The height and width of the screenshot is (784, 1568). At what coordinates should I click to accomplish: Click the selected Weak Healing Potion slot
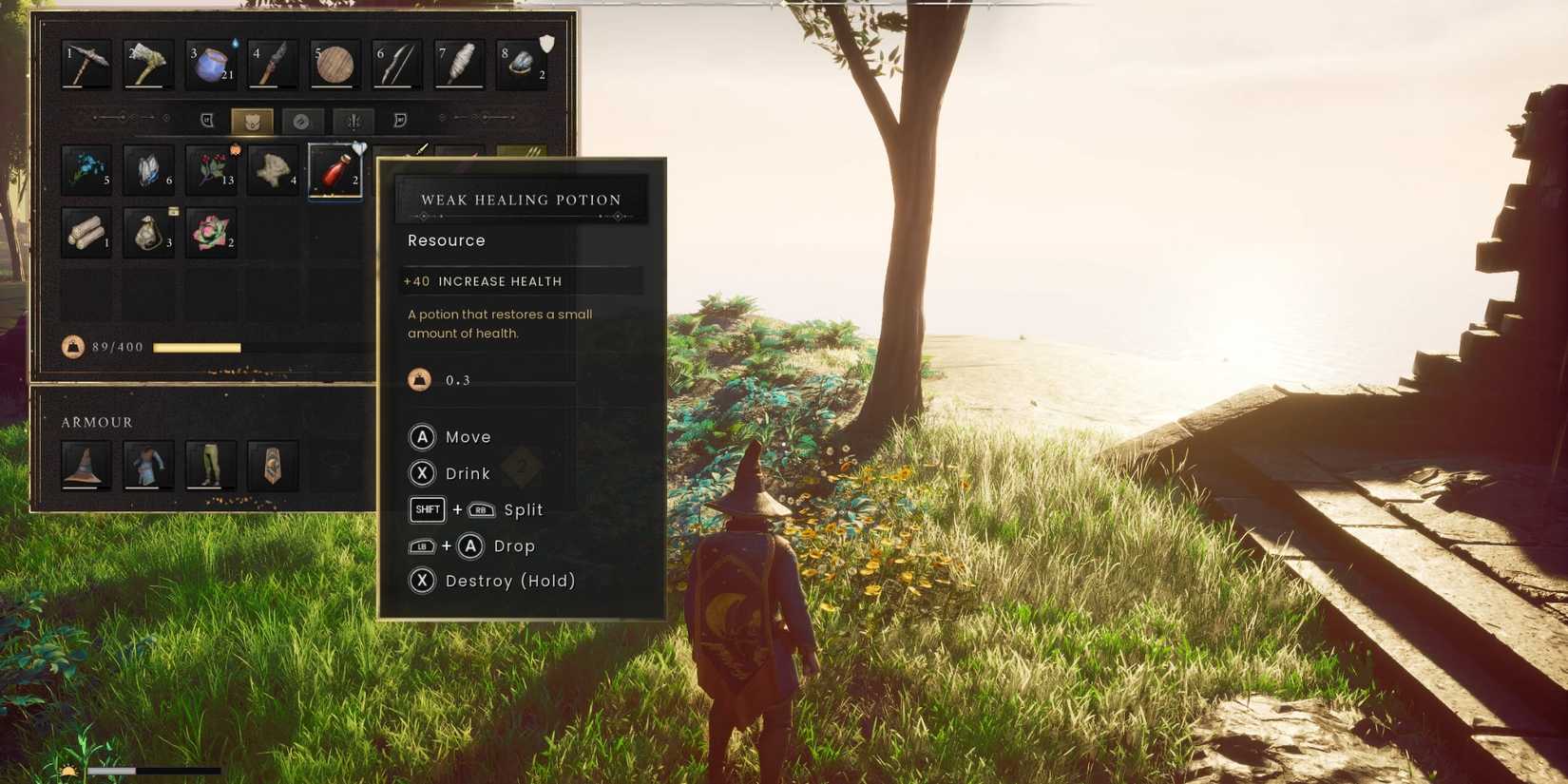pyautogui.click(x=335, y=171)
